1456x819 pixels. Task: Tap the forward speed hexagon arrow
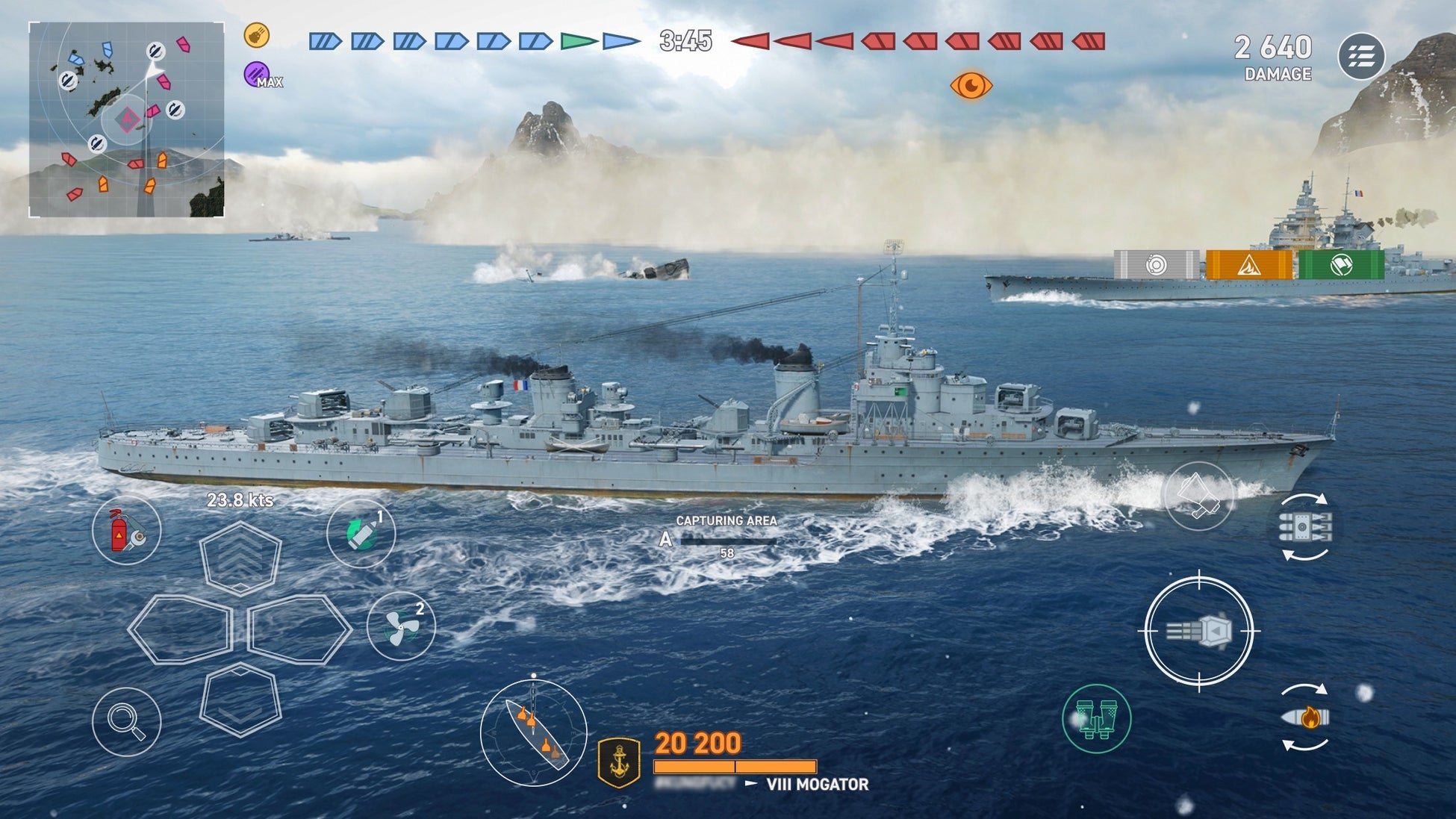pos(240,558)
